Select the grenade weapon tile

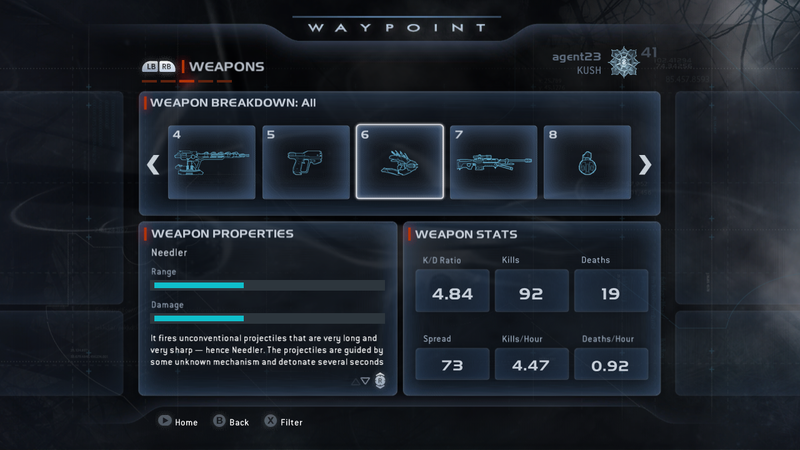[587, 162]
